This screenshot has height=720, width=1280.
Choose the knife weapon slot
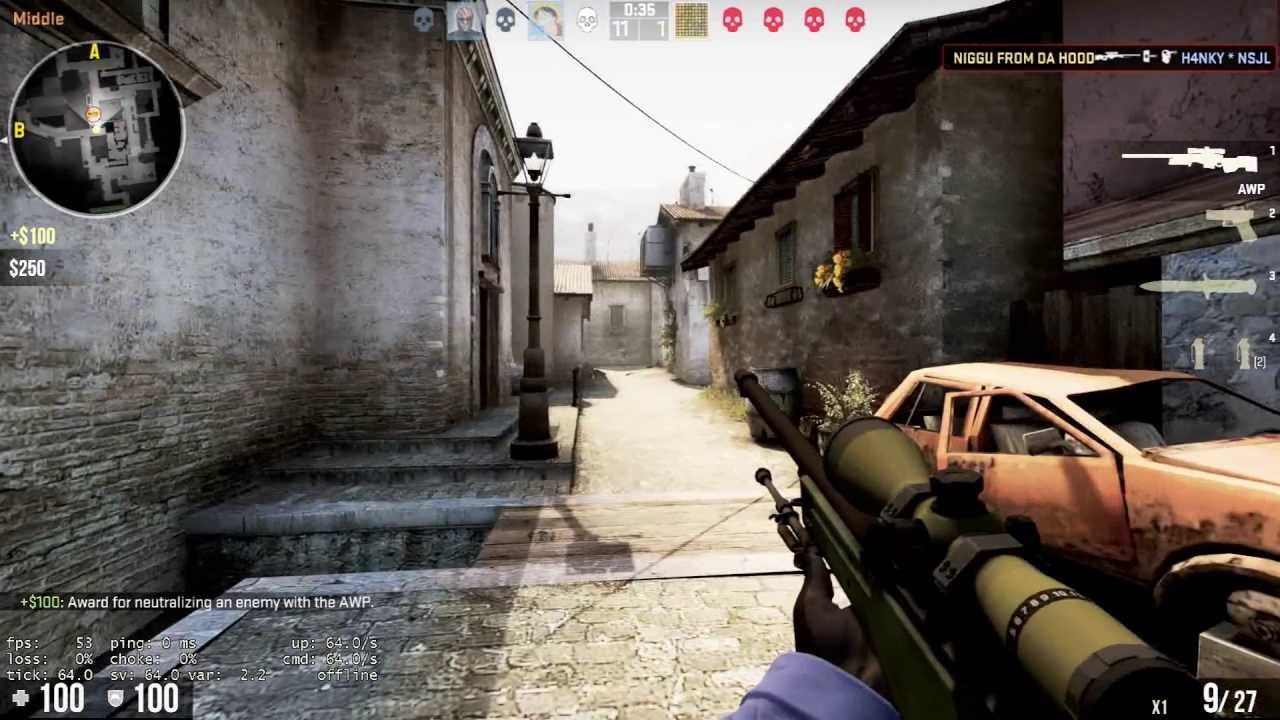click(1198, 287)
